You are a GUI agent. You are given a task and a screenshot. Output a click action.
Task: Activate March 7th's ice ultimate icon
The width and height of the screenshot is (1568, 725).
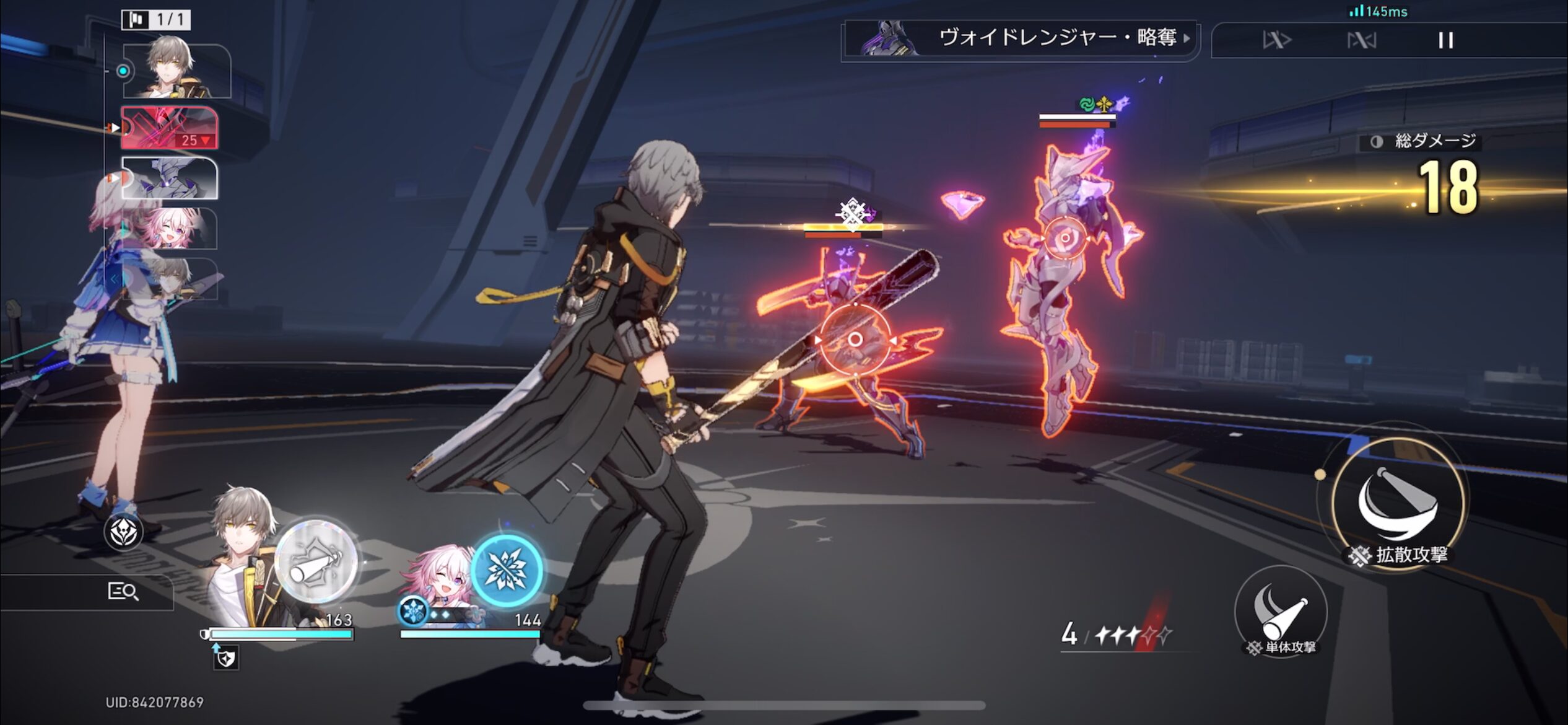[507, 569]
